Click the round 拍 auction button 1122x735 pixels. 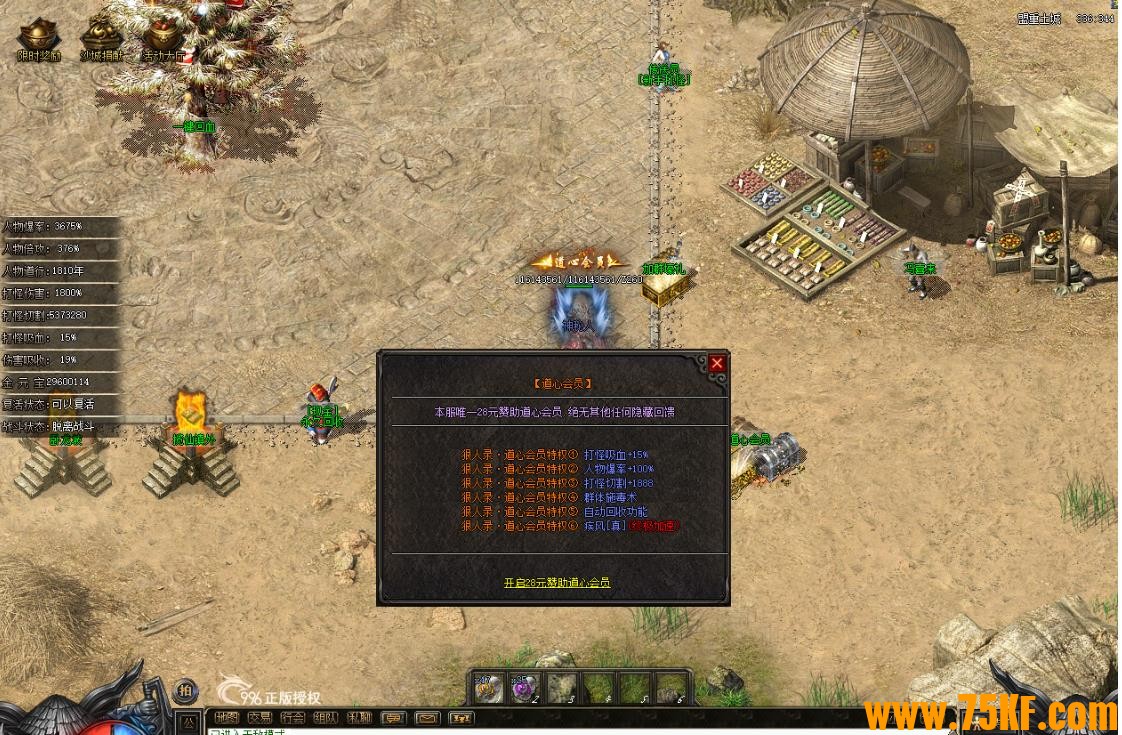click(186, 691)
